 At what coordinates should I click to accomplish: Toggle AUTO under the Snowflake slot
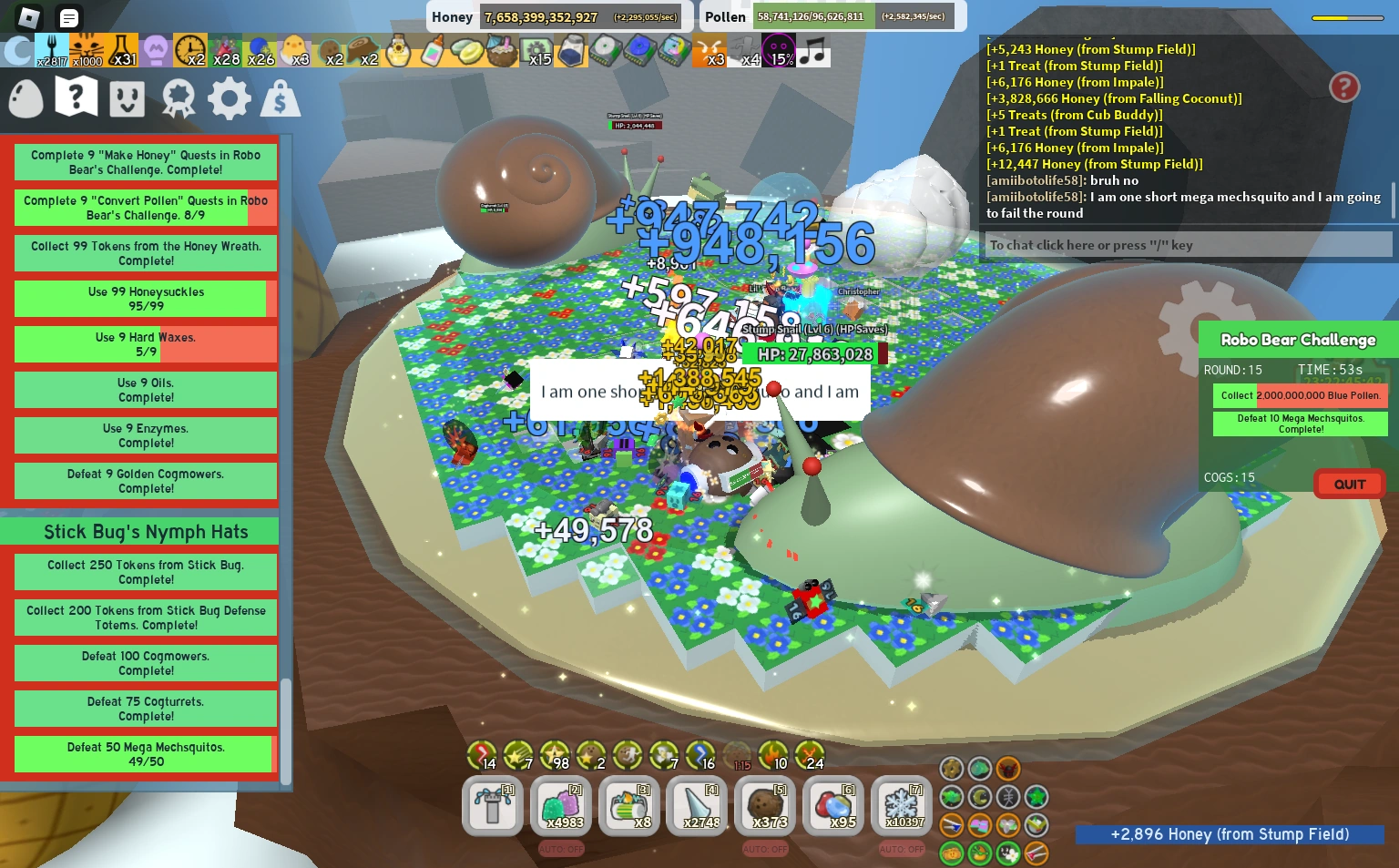pyautogui.click(x=901, y=848)
